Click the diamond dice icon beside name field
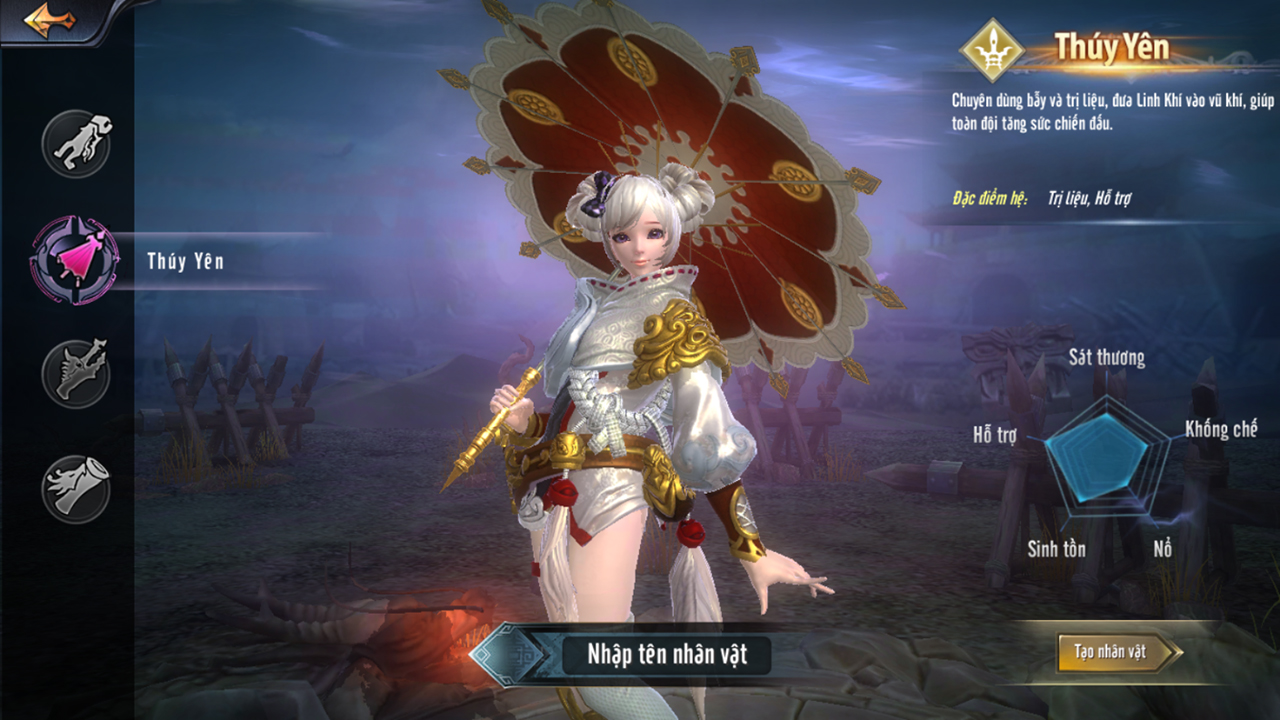 507,655
